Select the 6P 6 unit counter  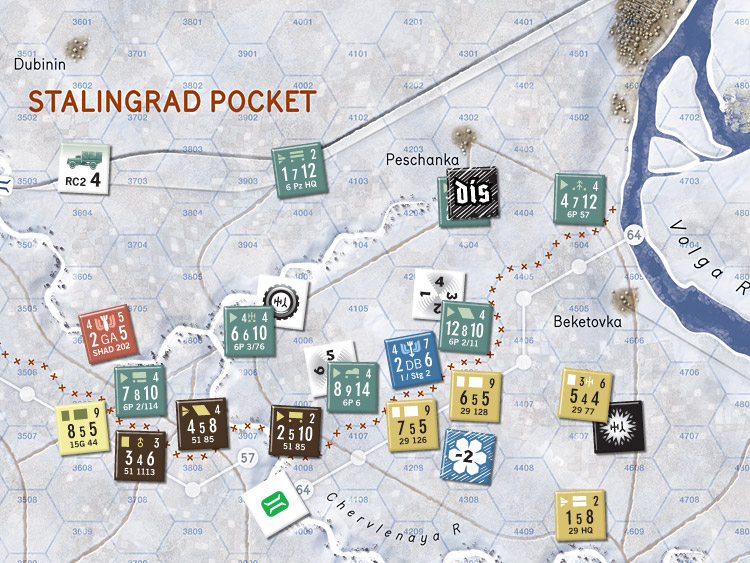[354, 386]
